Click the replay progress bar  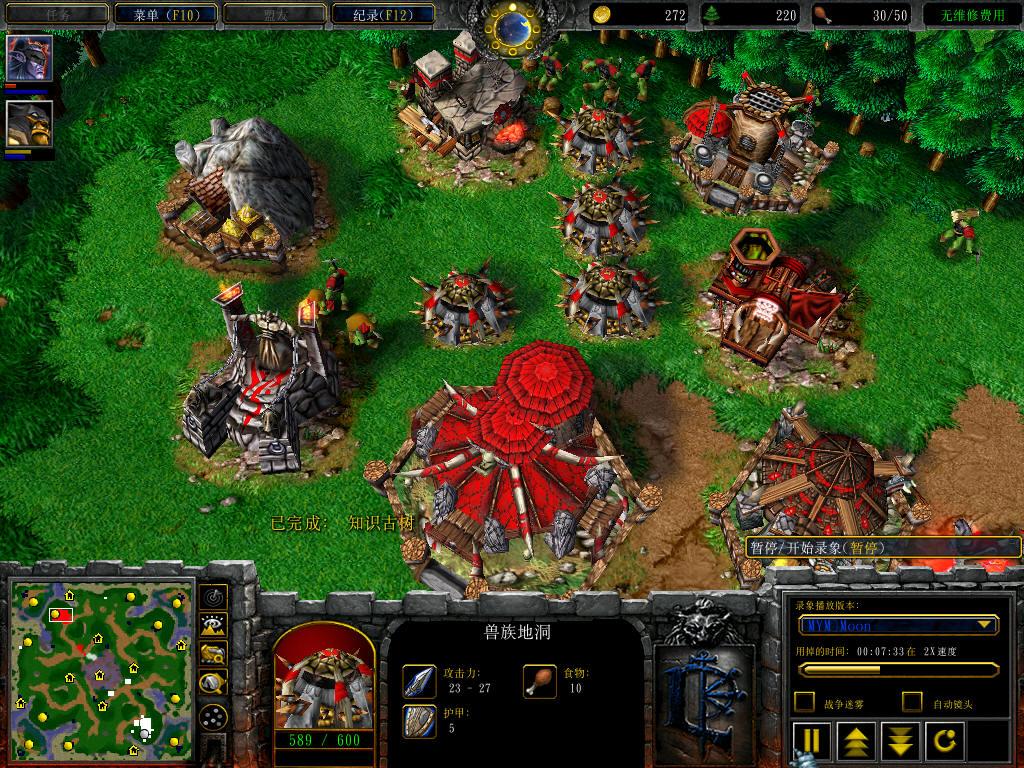(x=898, y=669)
